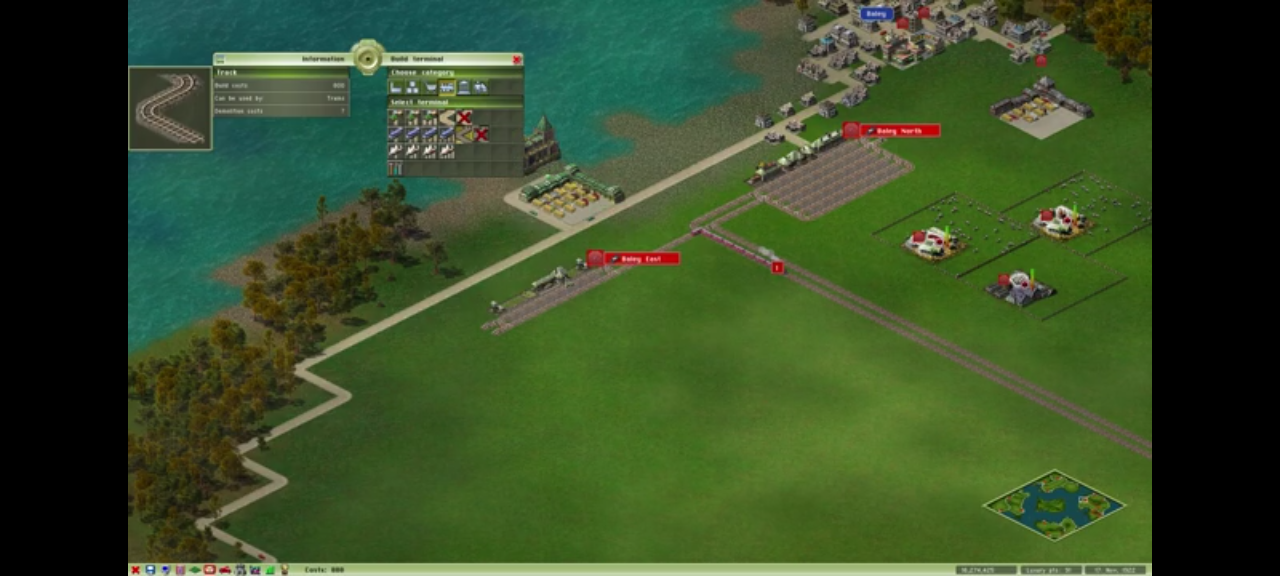Select the yellow highlighted rail track piece
The image size is (1280, 576).
point(463,134)
